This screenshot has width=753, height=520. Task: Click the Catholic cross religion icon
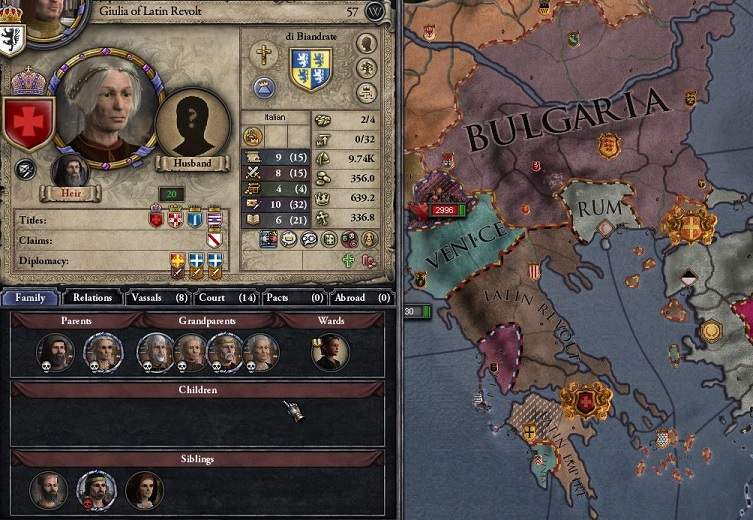tap(264, 55)
